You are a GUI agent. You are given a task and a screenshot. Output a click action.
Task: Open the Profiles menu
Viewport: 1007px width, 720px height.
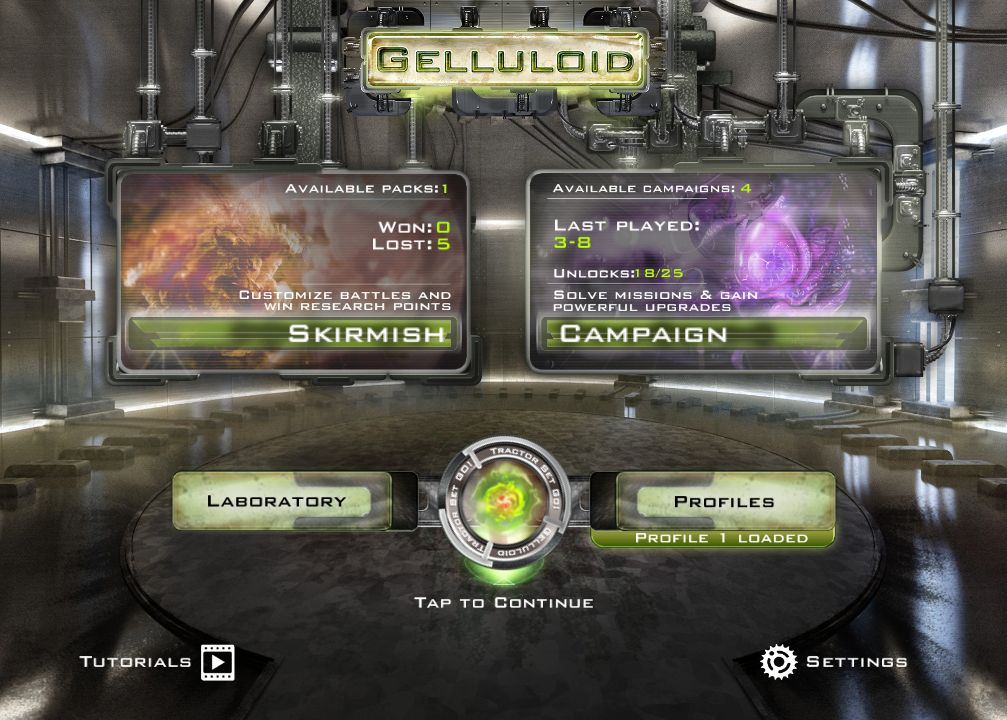point(723,501)
